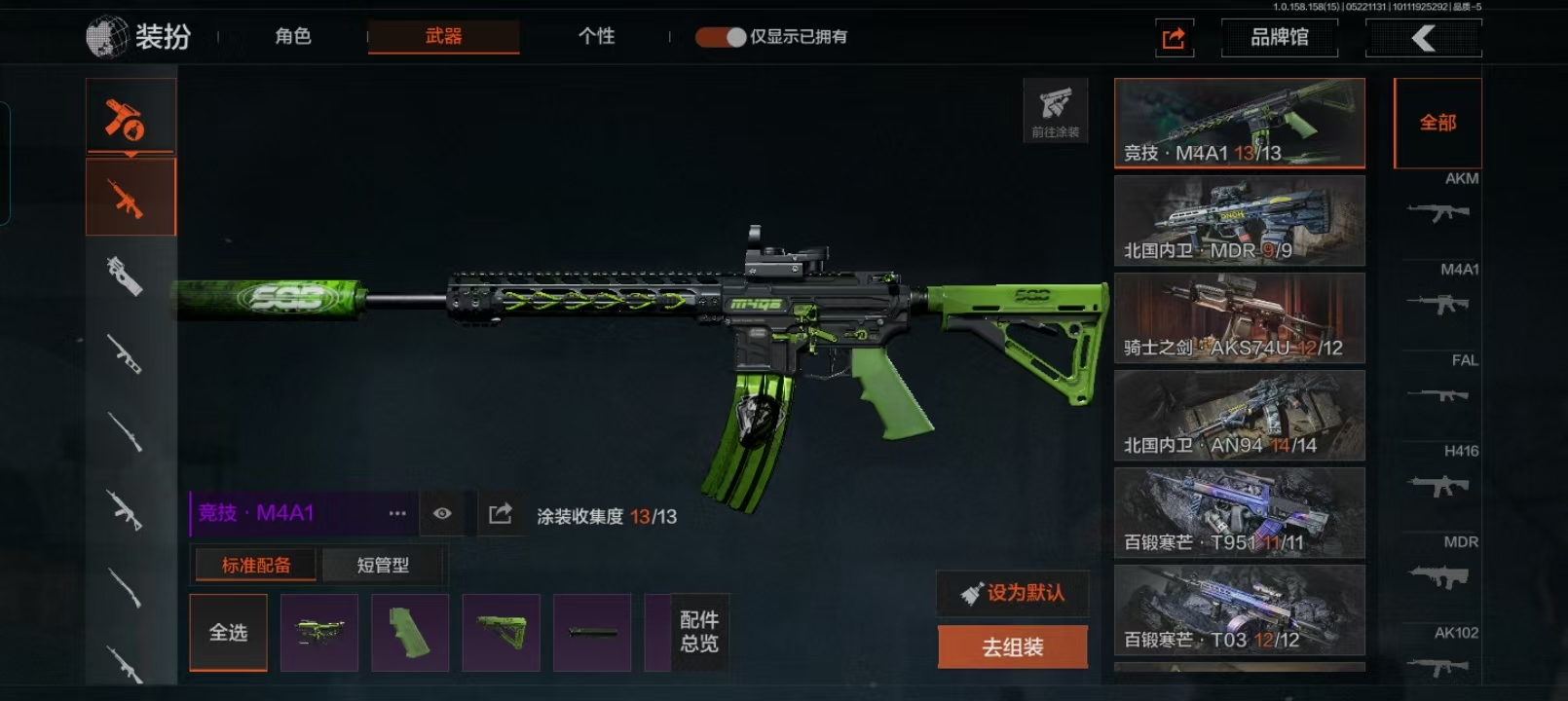Viewport: 1568px width, 701px height.
Task: Select 百锻寒芒 T03 skin
Action: pyautogui.click(x=1239, y=610)
